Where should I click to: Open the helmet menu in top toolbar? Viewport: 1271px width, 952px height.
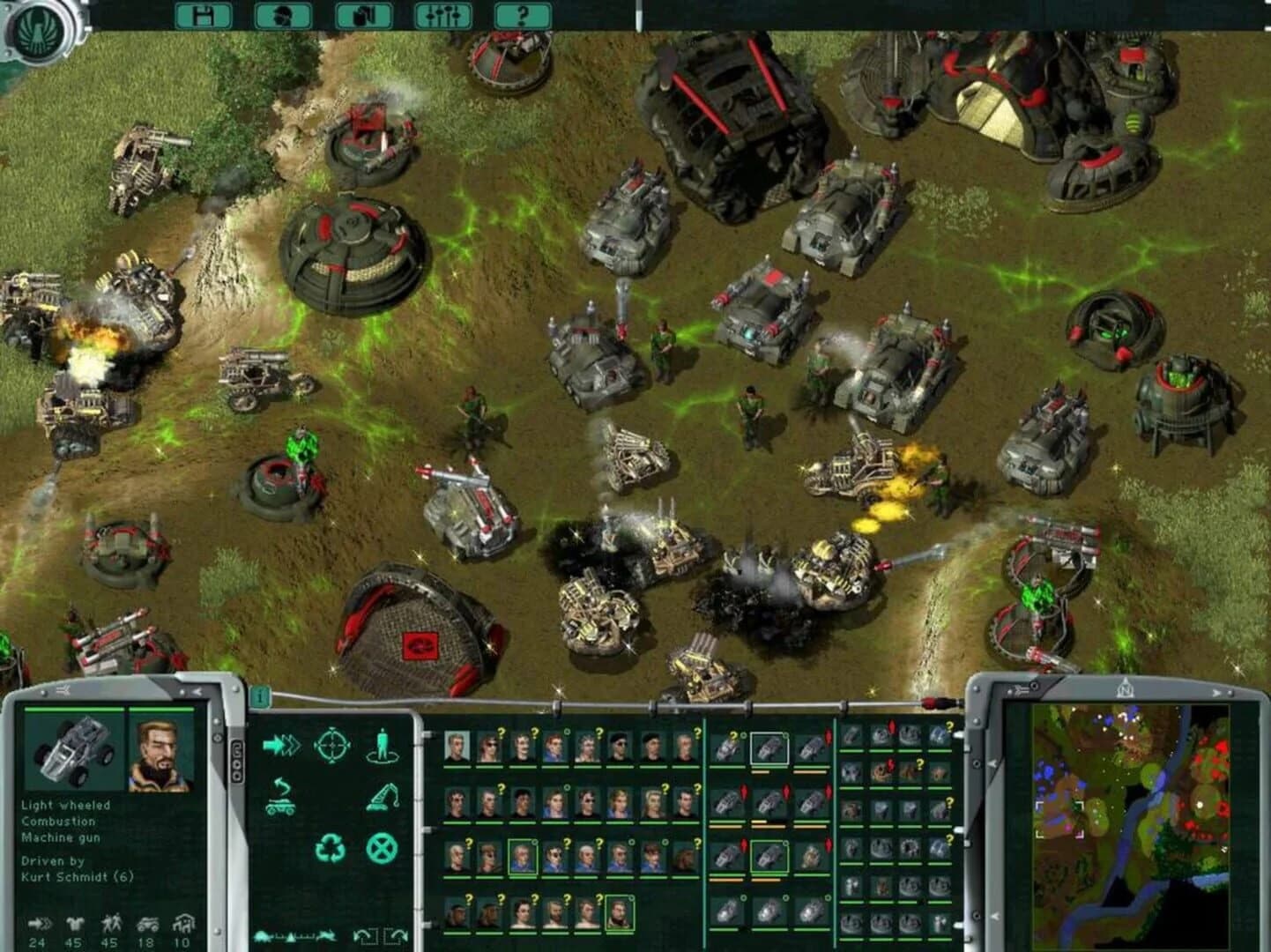click(282, 14)
